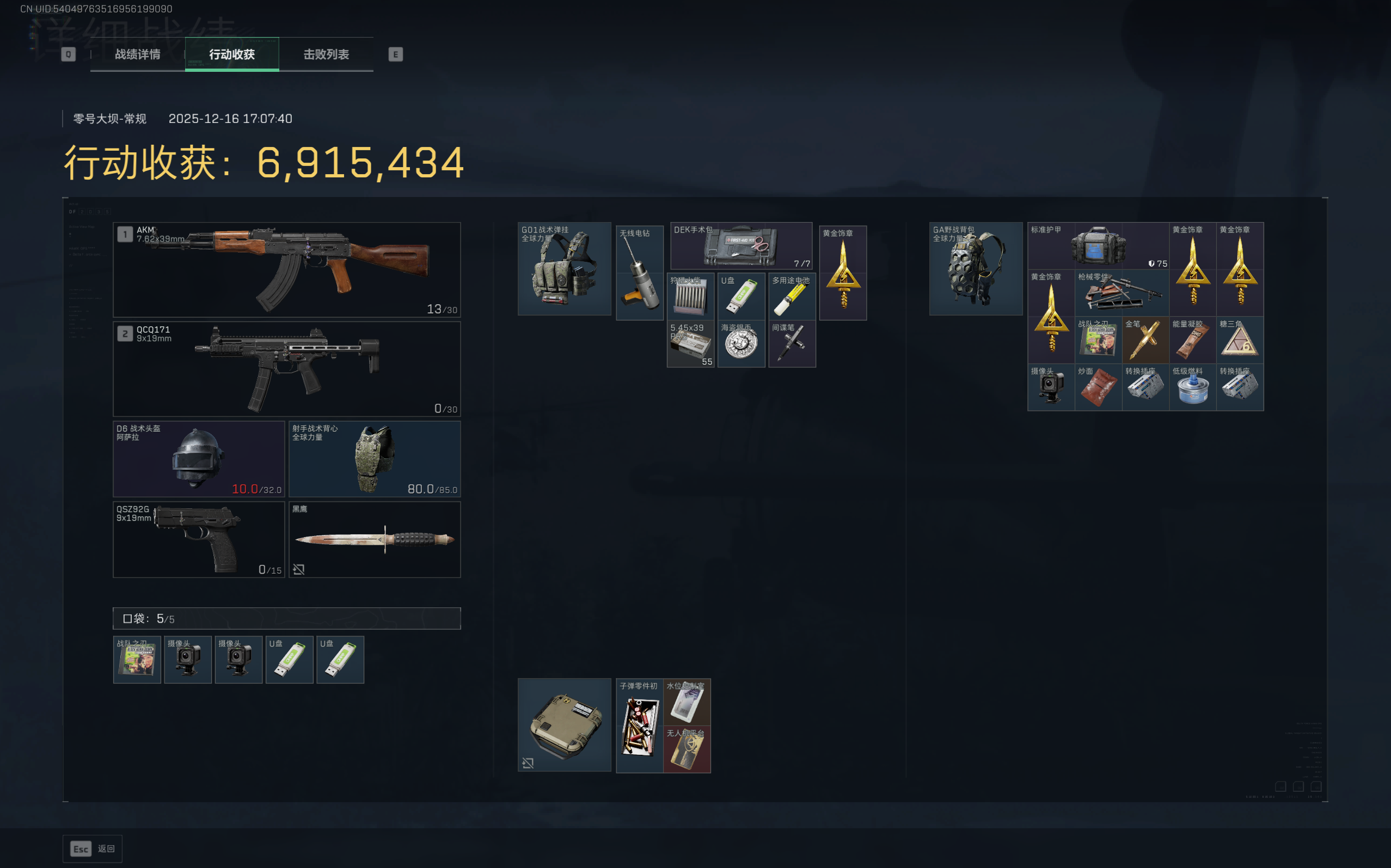Choose the 金笔 gold pen item
The width and height of the screenshot is (1391, 868).
coord(1145,340)
